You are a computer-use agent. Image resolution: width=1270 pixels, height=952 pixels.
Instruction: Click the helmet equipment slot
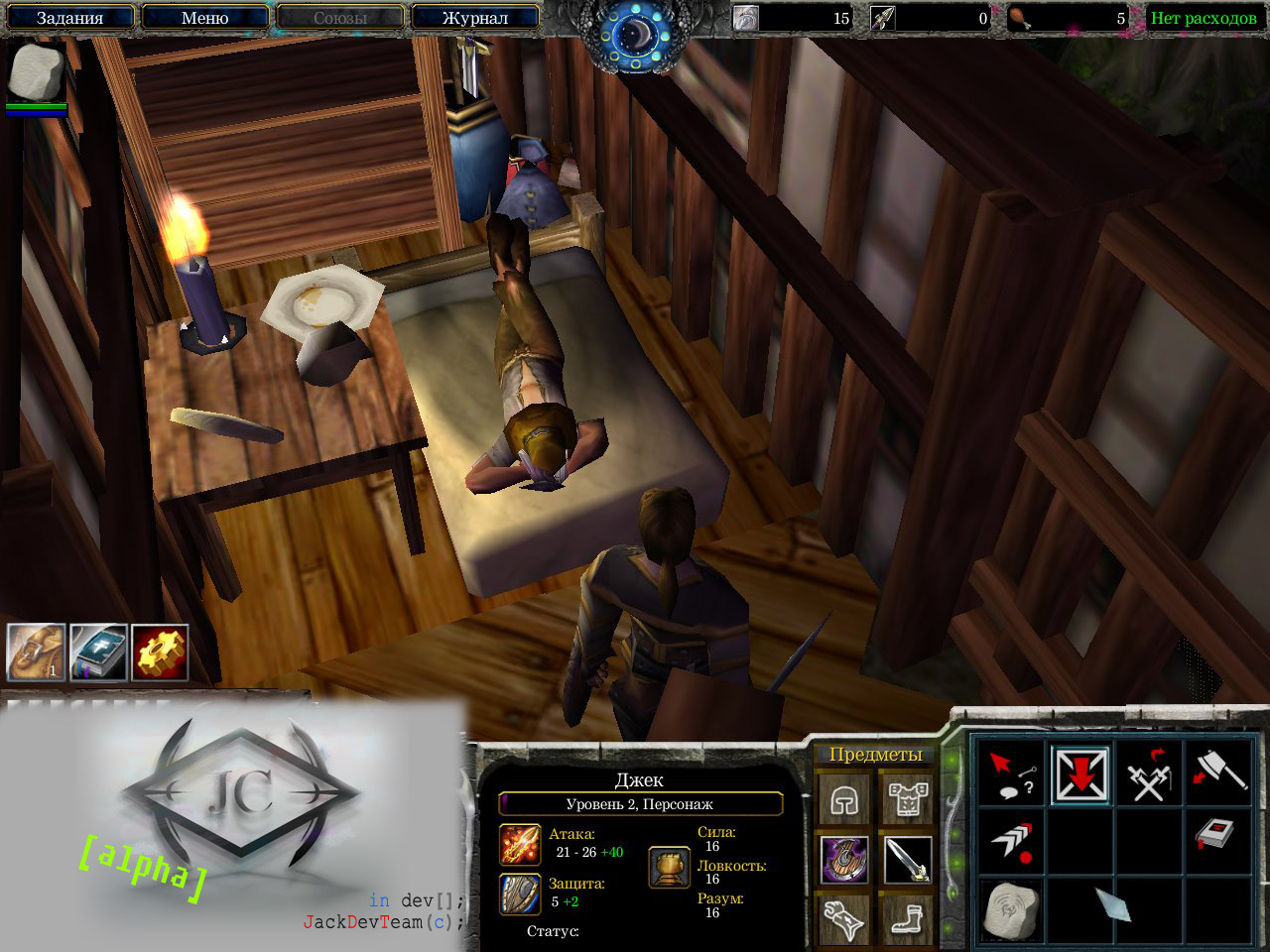coord(844,799)
